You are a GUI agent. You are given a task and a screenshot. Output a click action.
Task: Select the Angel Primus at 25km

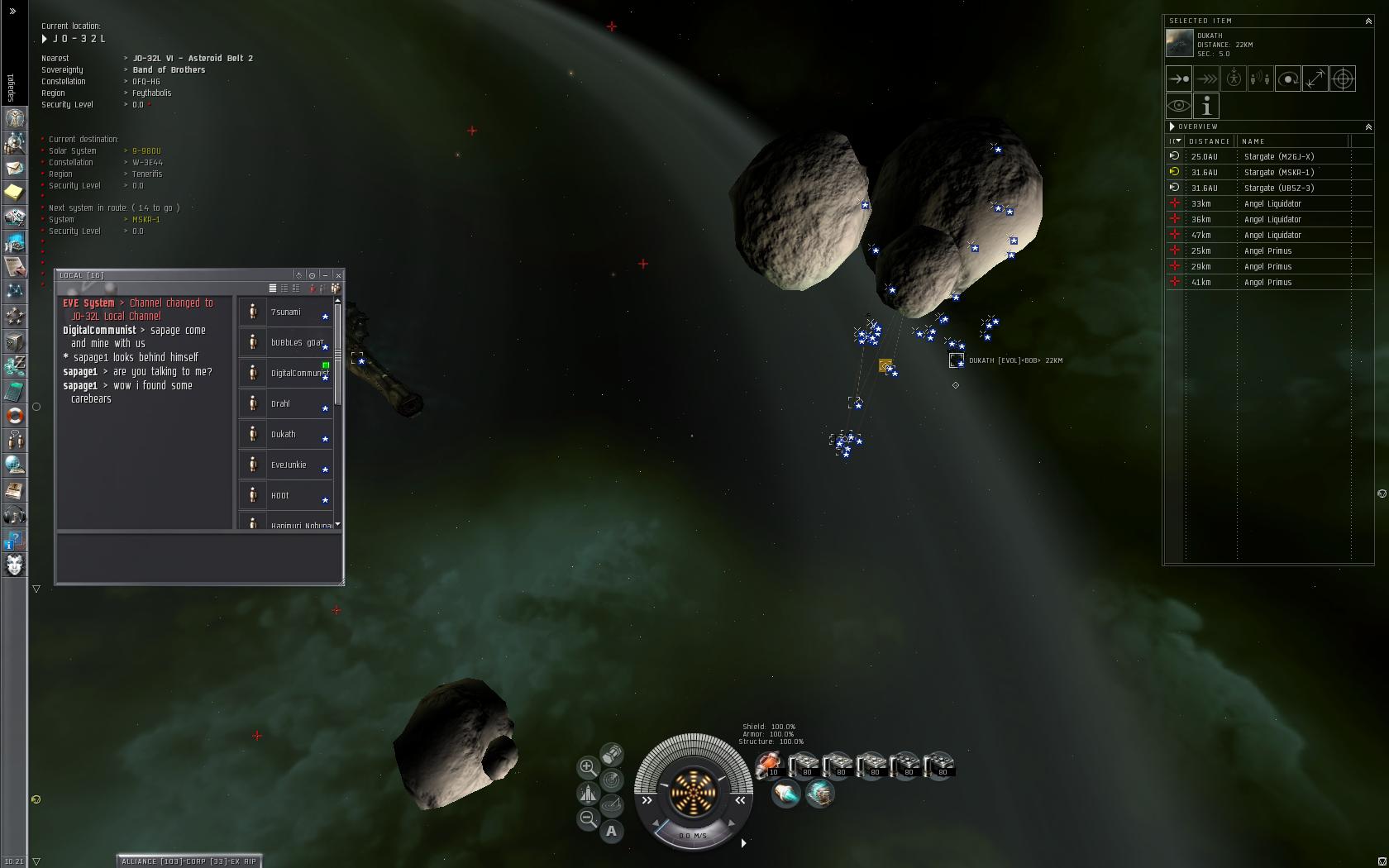(1267, 250)
